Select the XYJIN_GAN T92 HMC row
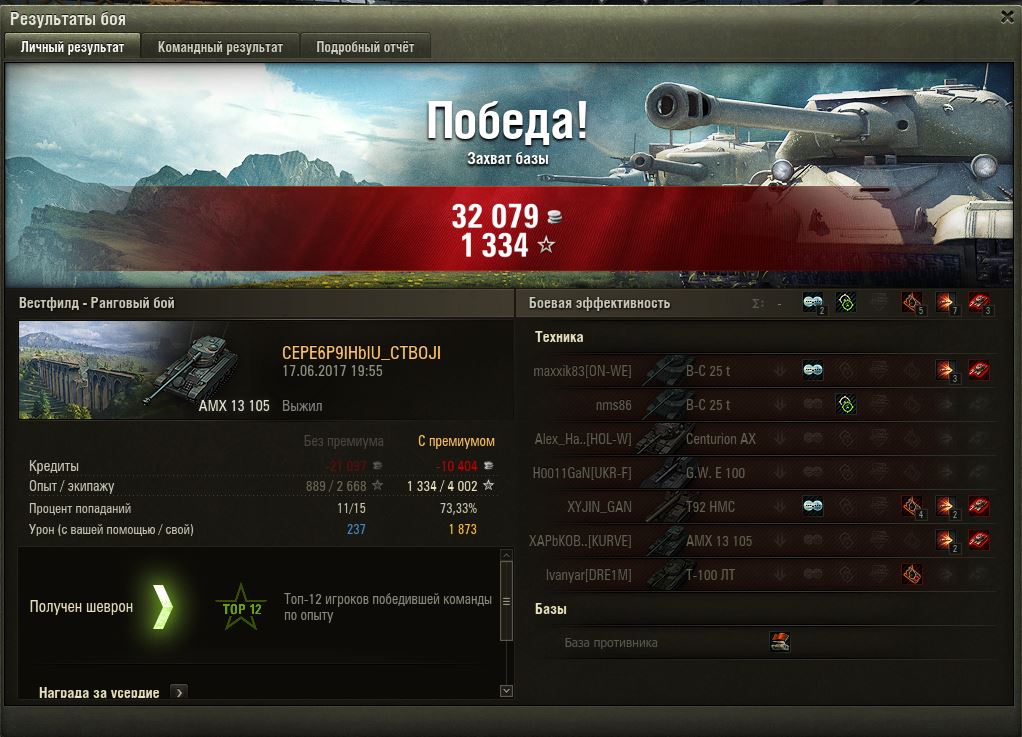This screenshot has width=1022, height=737. pos(760,507)
